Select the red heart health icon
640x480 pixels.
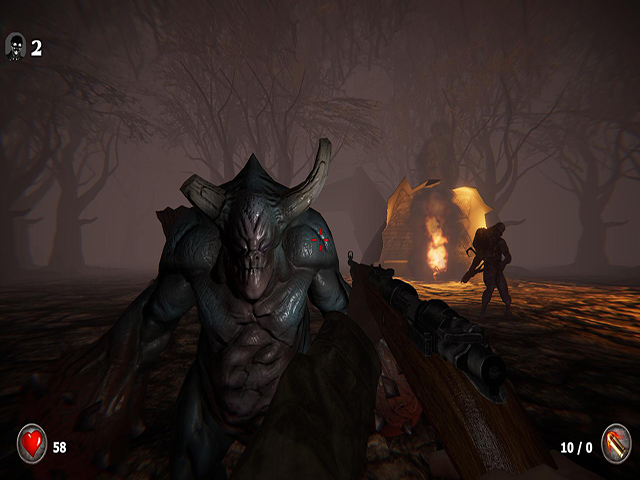(x=32, y=442)
